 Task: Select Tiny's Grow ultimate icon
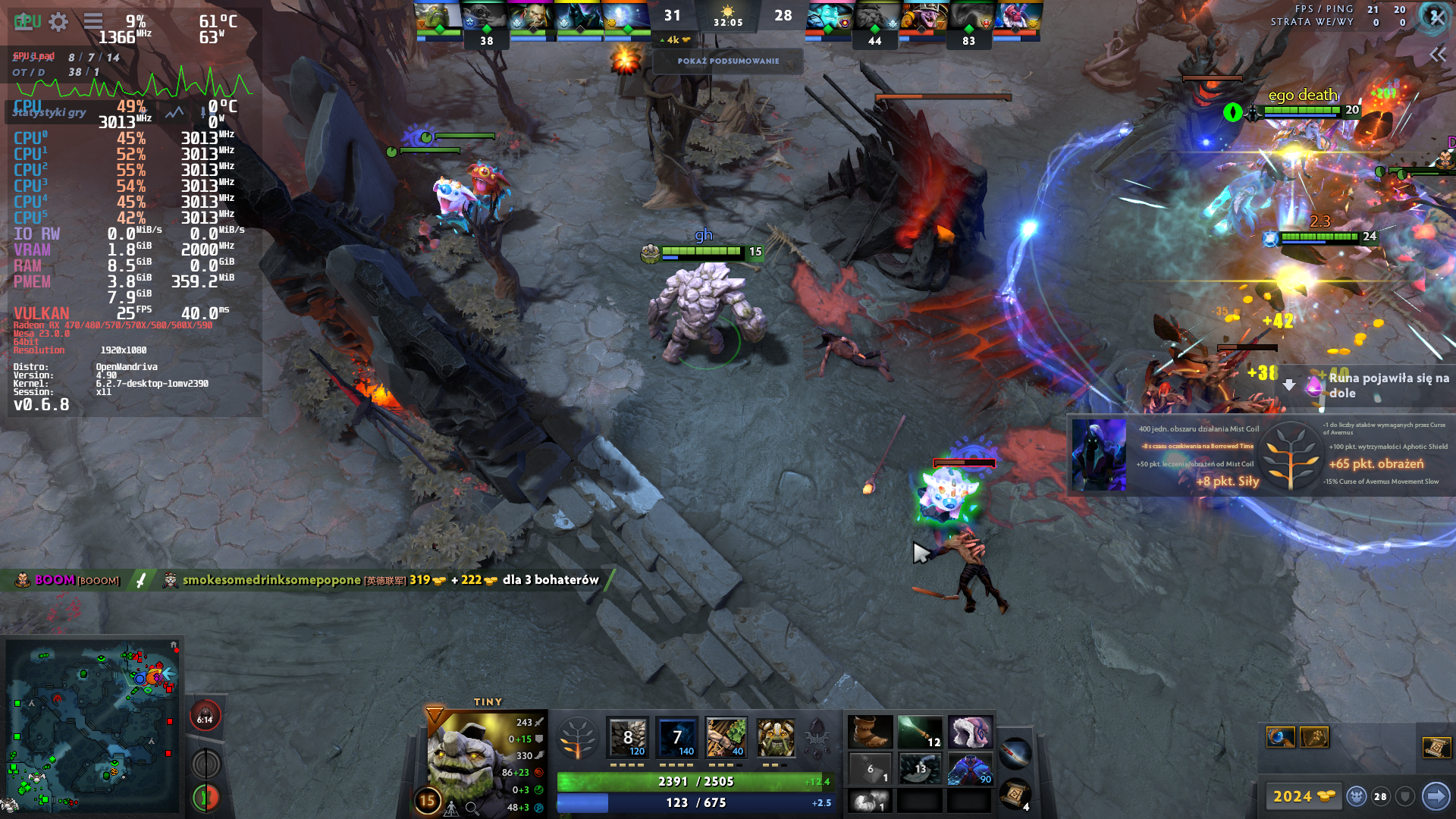tap(776, 738)
